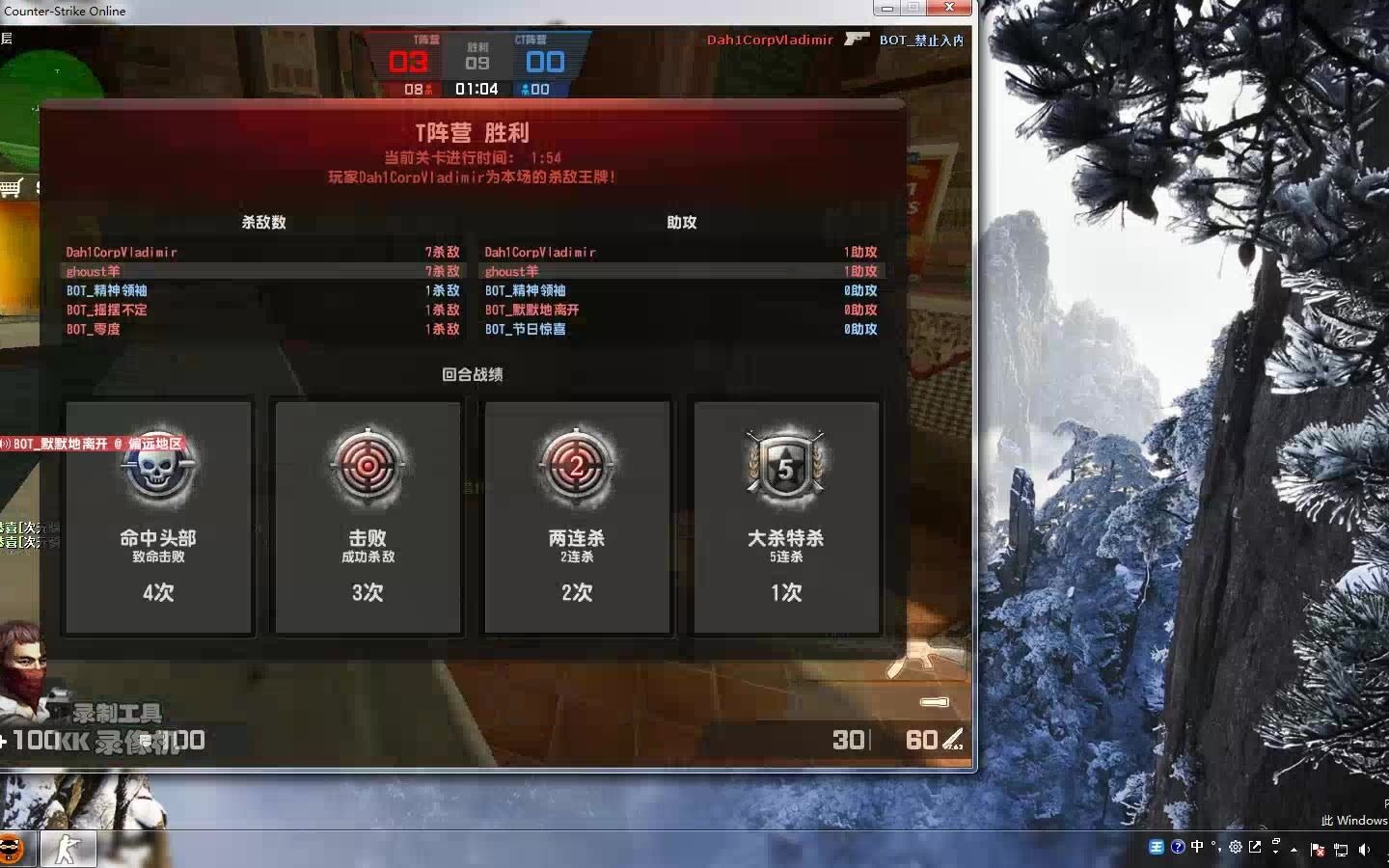Image resolution: width=1389 pixels, height=868 pixels.
Task: Select the 击败 target badge icon
Action: 367,468
